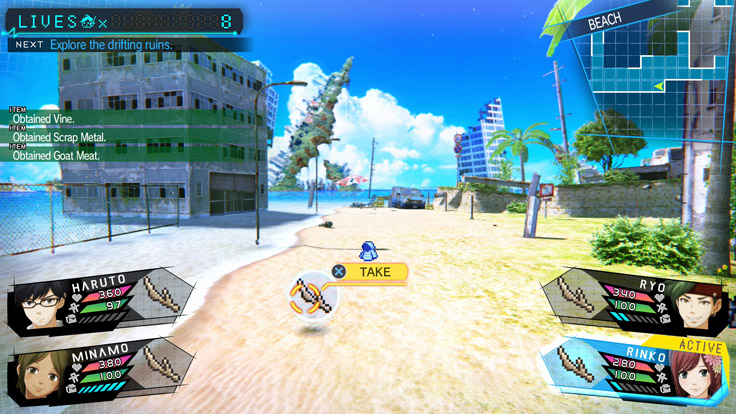This screenshot has width=736, height=414.
Task: Select the bow item pickup bubble
Action: (x=310, y=297)
